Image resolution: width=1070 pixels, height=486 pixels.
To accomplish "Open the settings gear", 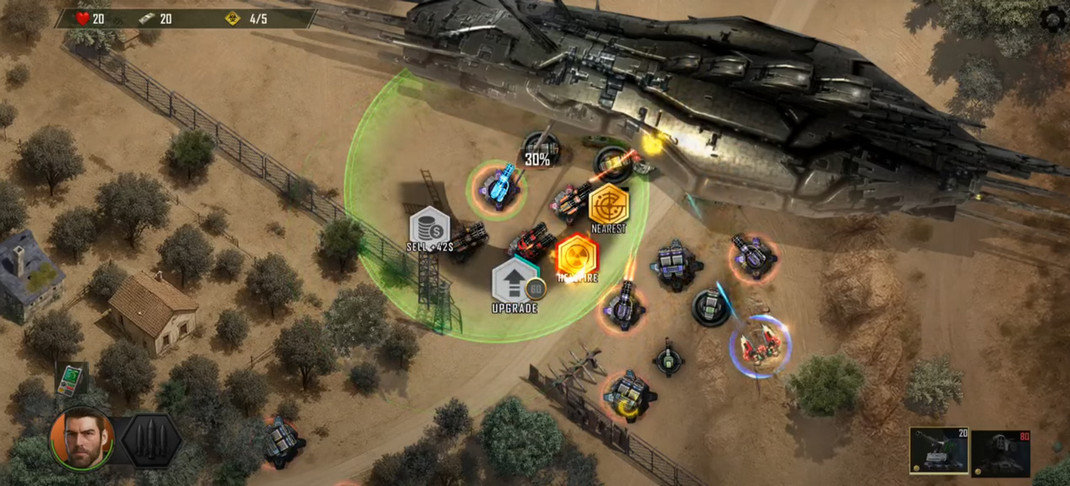I will click(x=1053, y=19).
